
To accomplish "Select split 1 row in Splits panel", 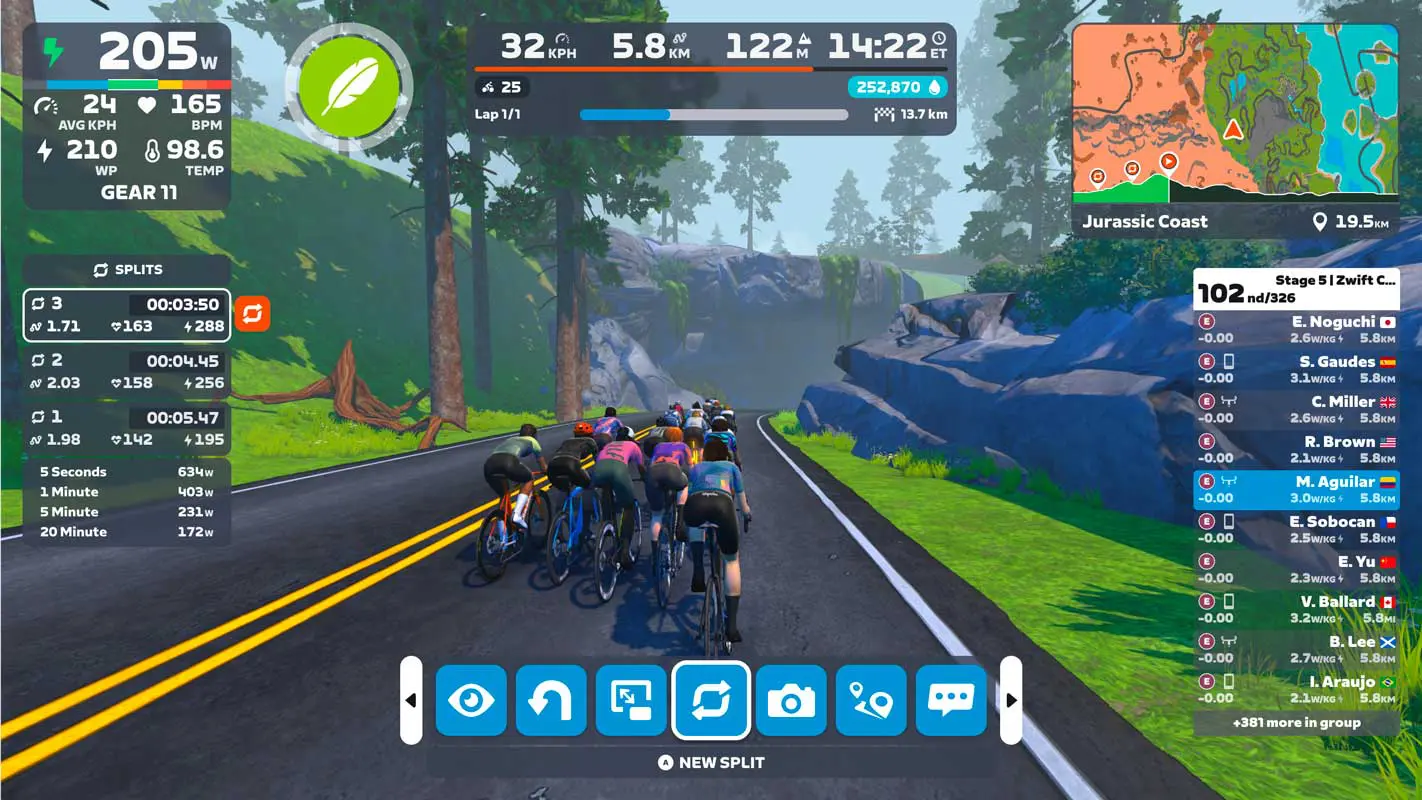I will (x=127, y=428).
